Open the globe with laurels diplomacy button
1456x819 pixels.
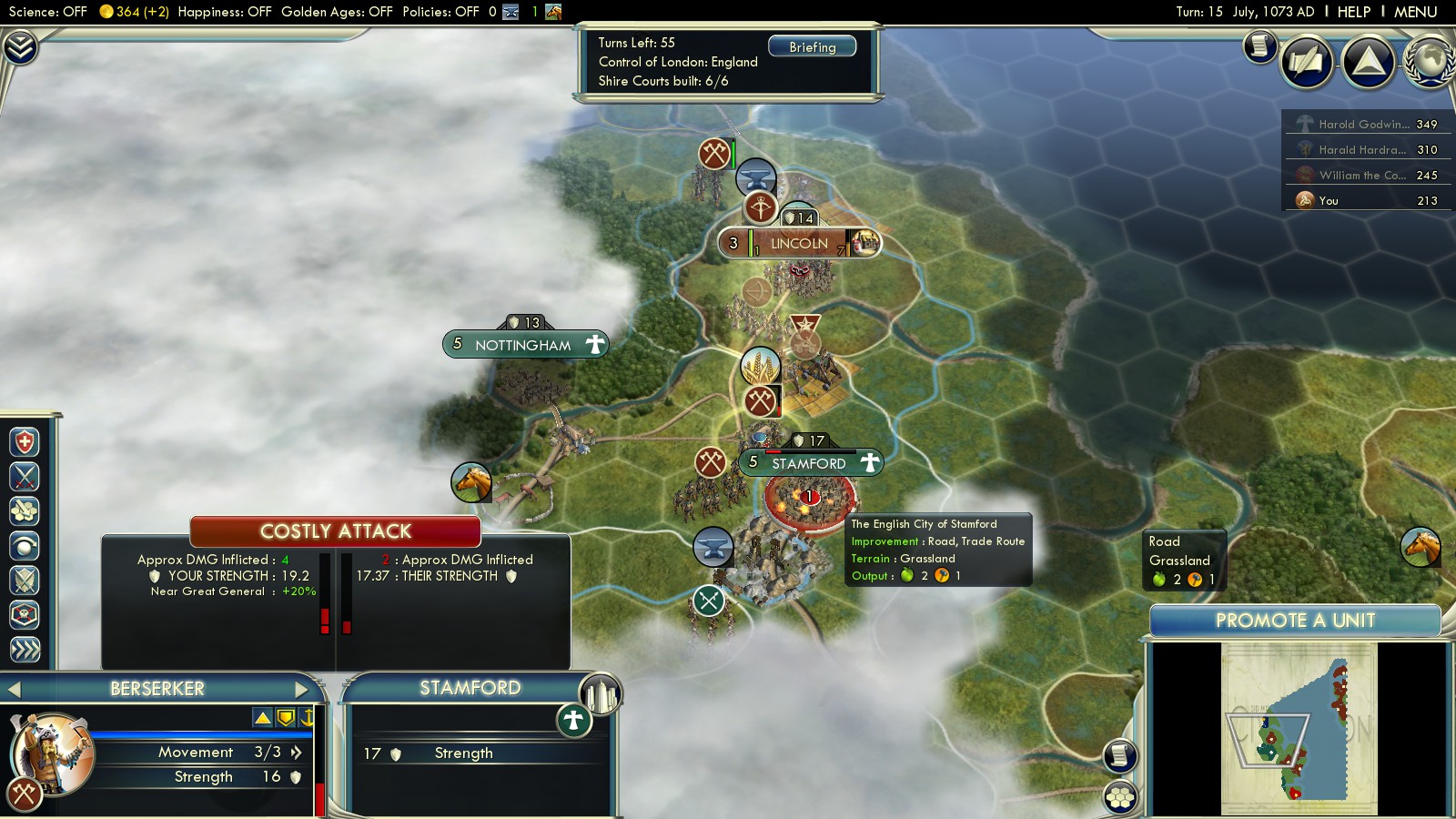click(1430, 61)
